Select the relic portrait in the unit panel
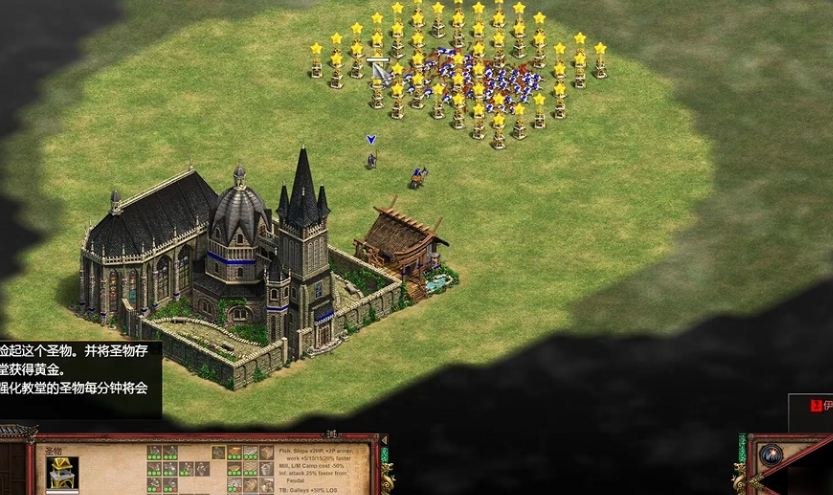The image size is (833, 495). tap(62, 472)
